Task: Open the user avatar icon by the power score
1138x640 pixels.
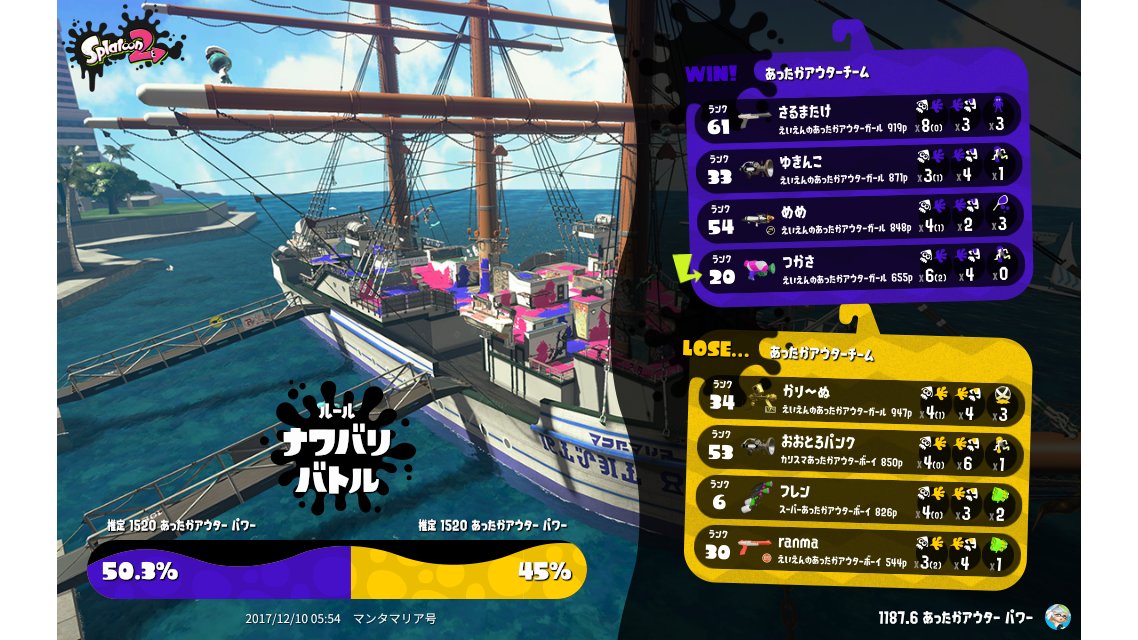Action: coord(1057,616)
